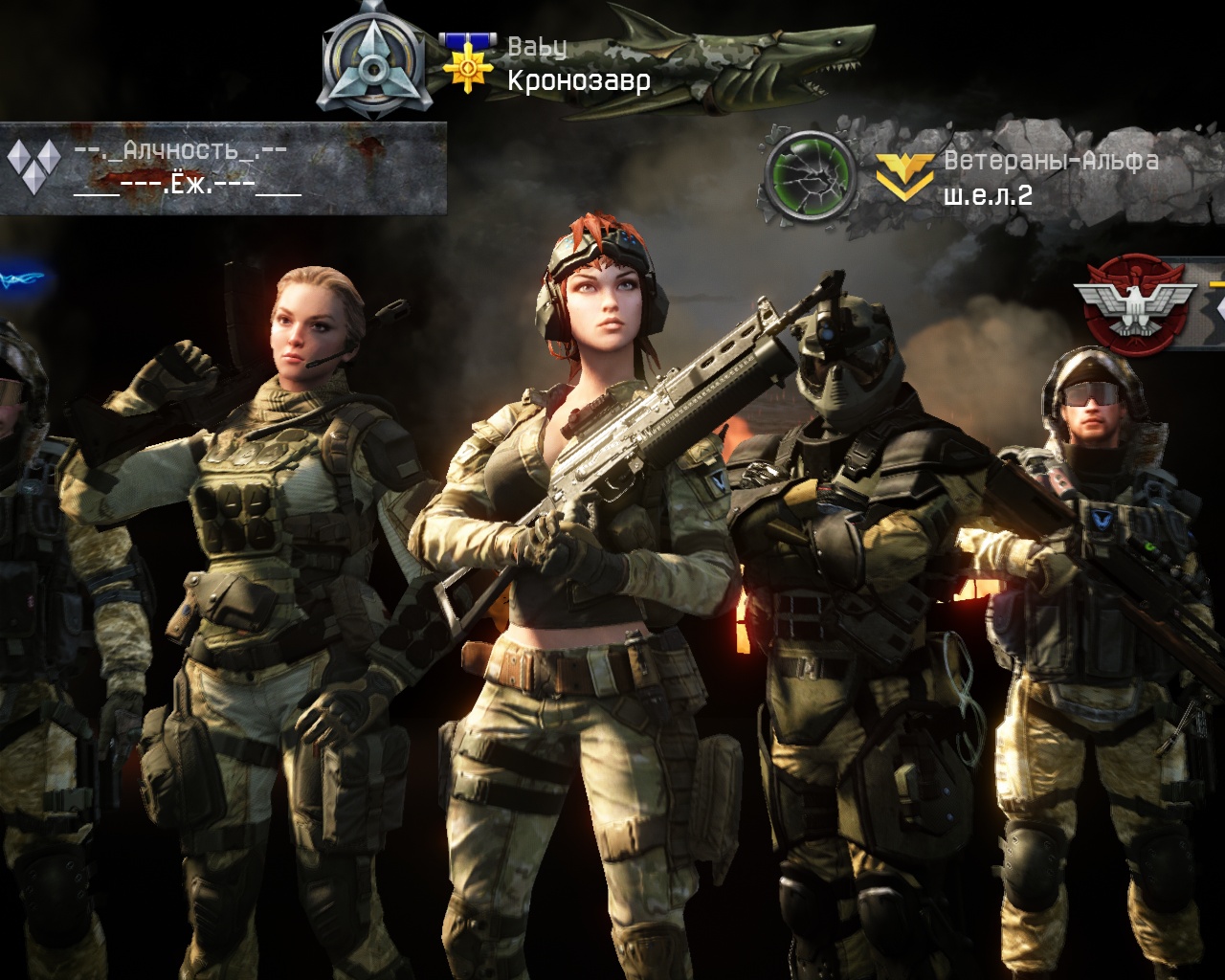Click the red eagle badge
Viewport: 1225px width, 980px height.
pyautogui.click(x=1135, y=304)
